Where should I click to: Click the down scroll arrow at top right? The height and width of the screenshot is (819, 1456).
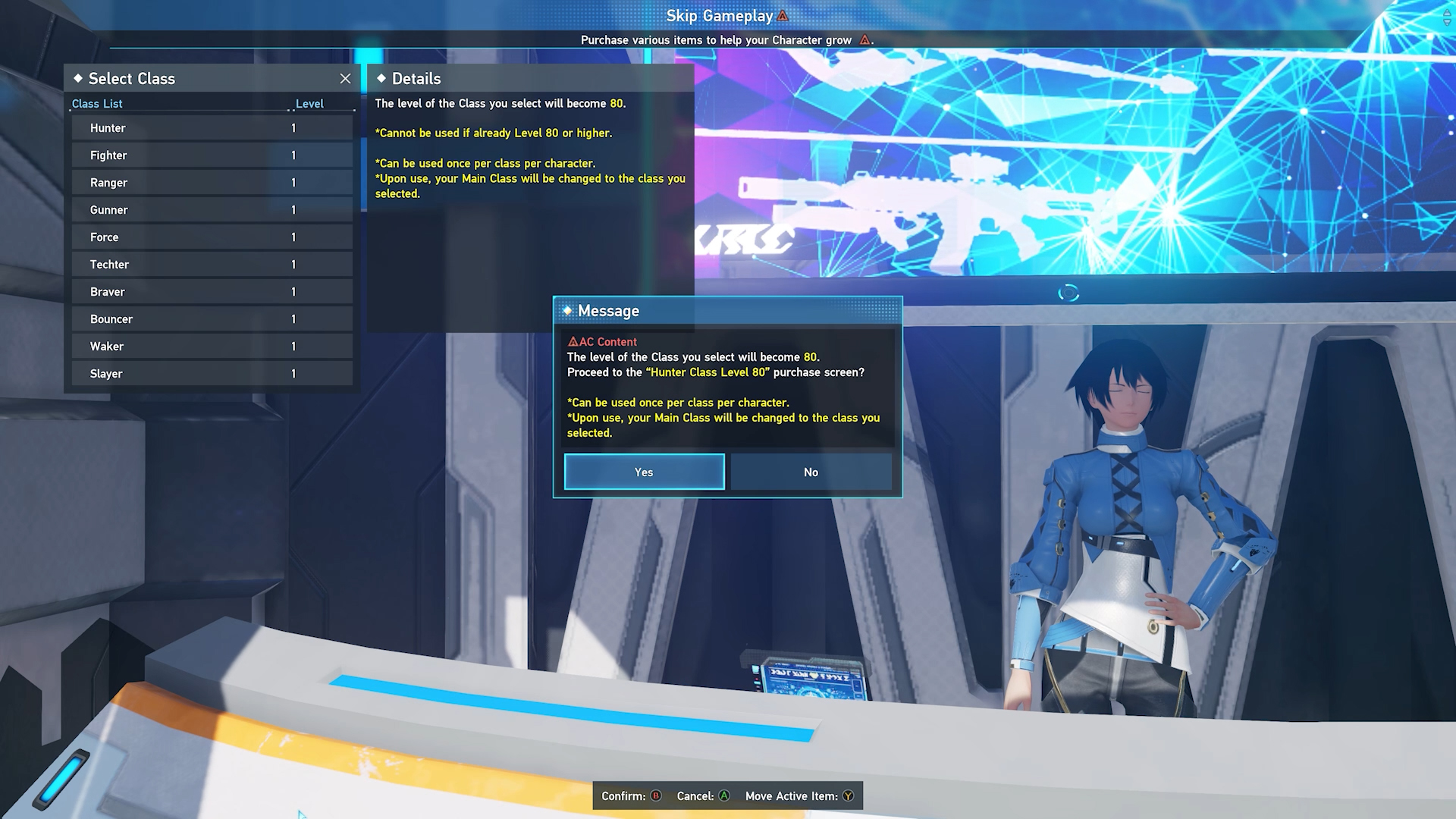pos(1447,23)
